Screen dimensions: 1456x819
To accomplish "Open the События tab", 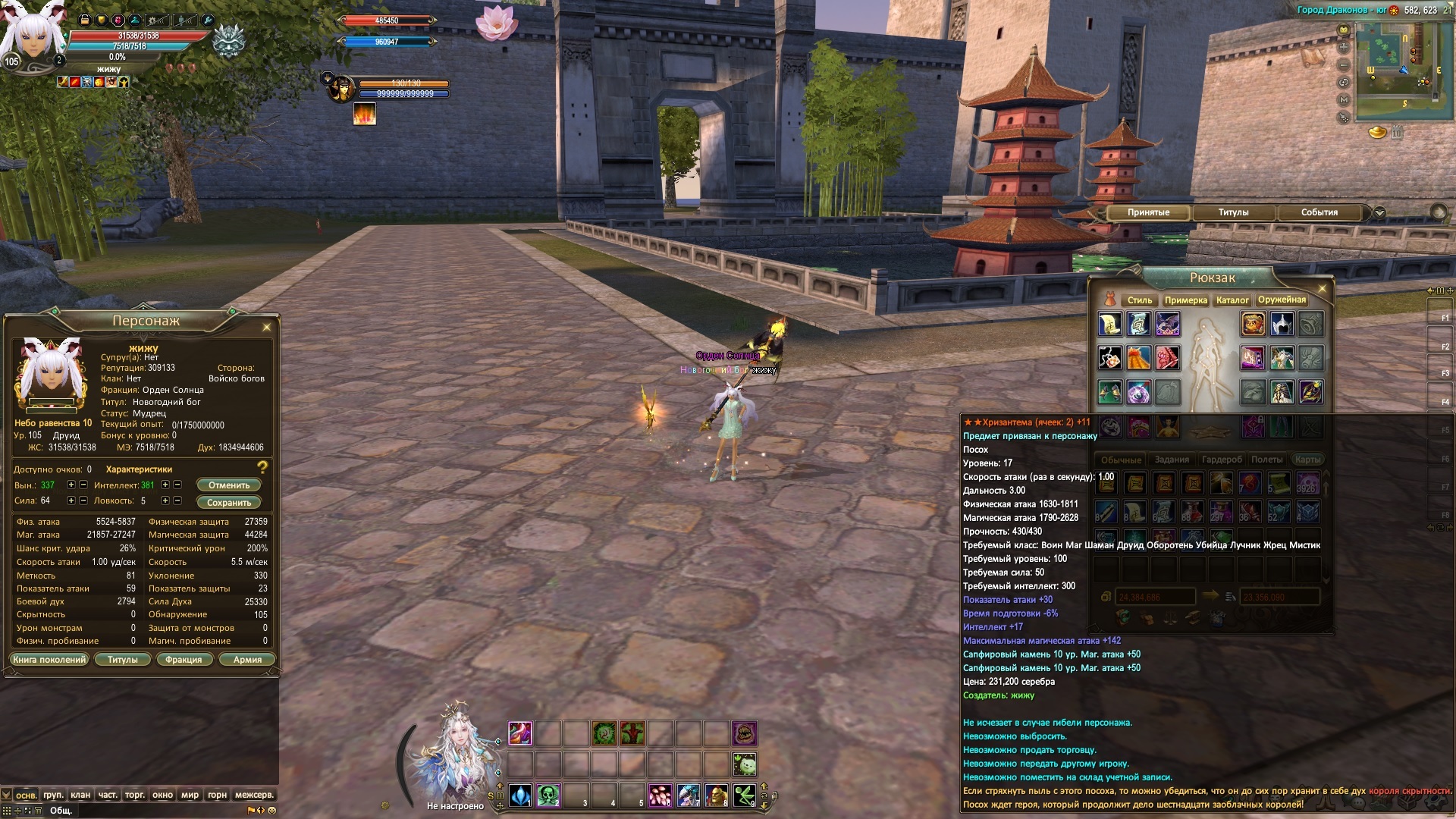I will point(1319,212).
